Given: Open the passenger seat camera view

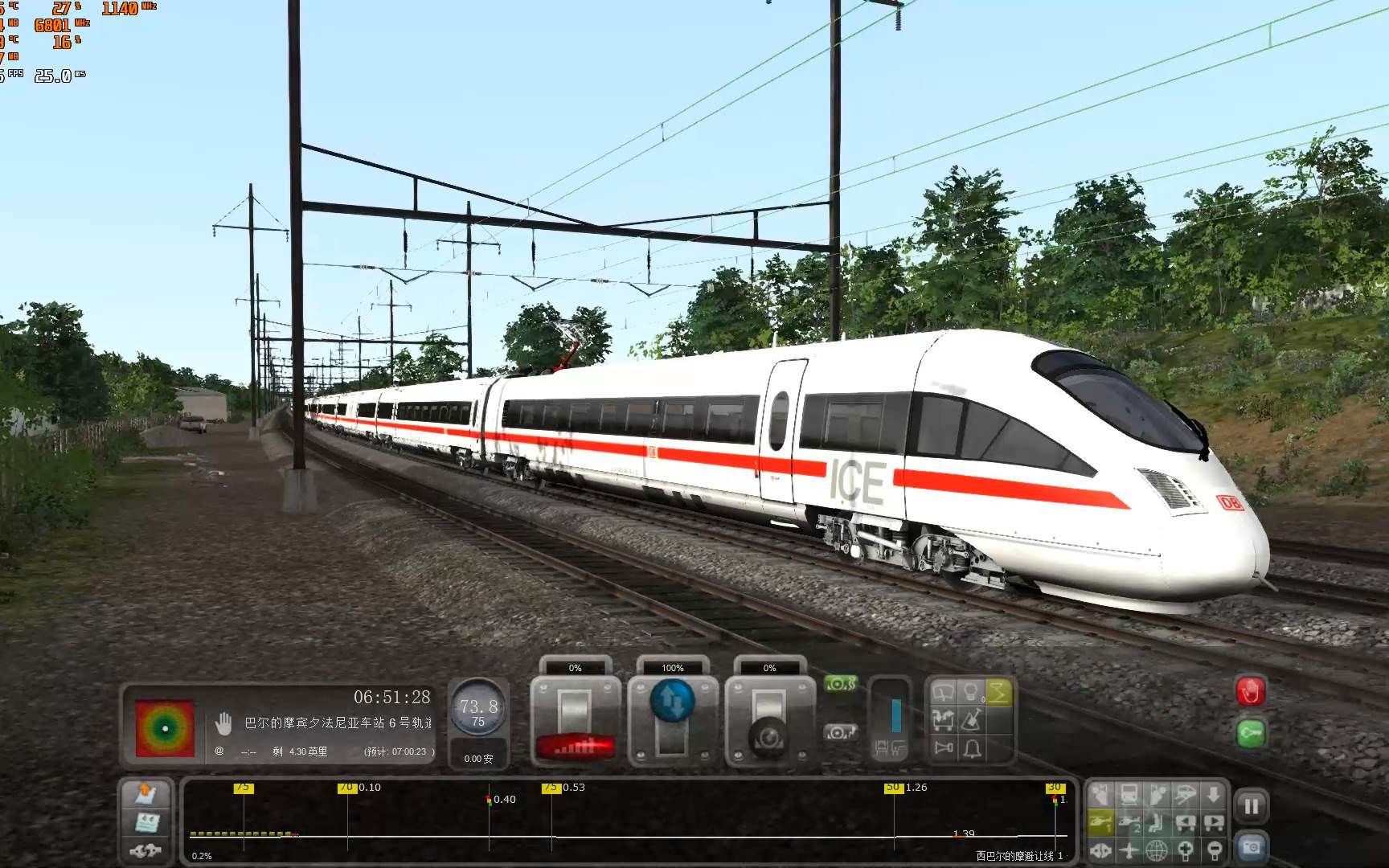Looking at the screenshot, I should click(x=1157, y=823).
